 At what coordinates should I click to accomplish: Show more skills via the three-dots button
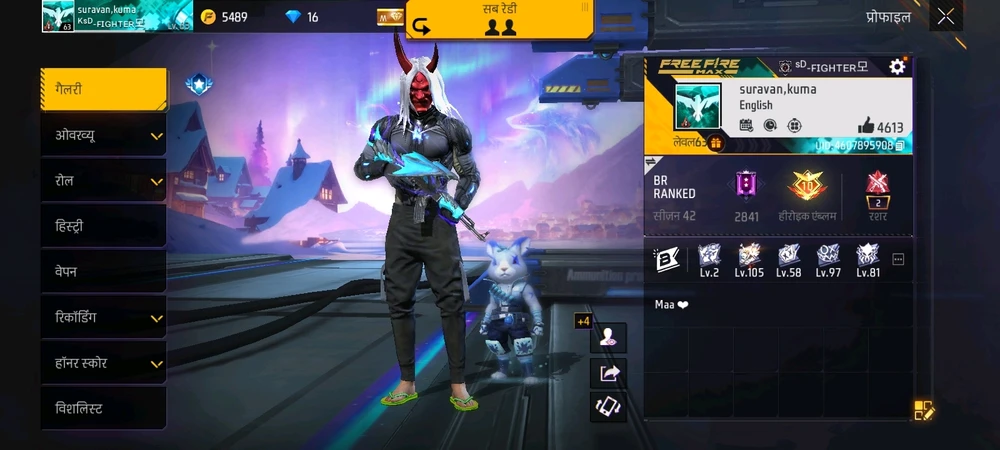pos(898,259)
